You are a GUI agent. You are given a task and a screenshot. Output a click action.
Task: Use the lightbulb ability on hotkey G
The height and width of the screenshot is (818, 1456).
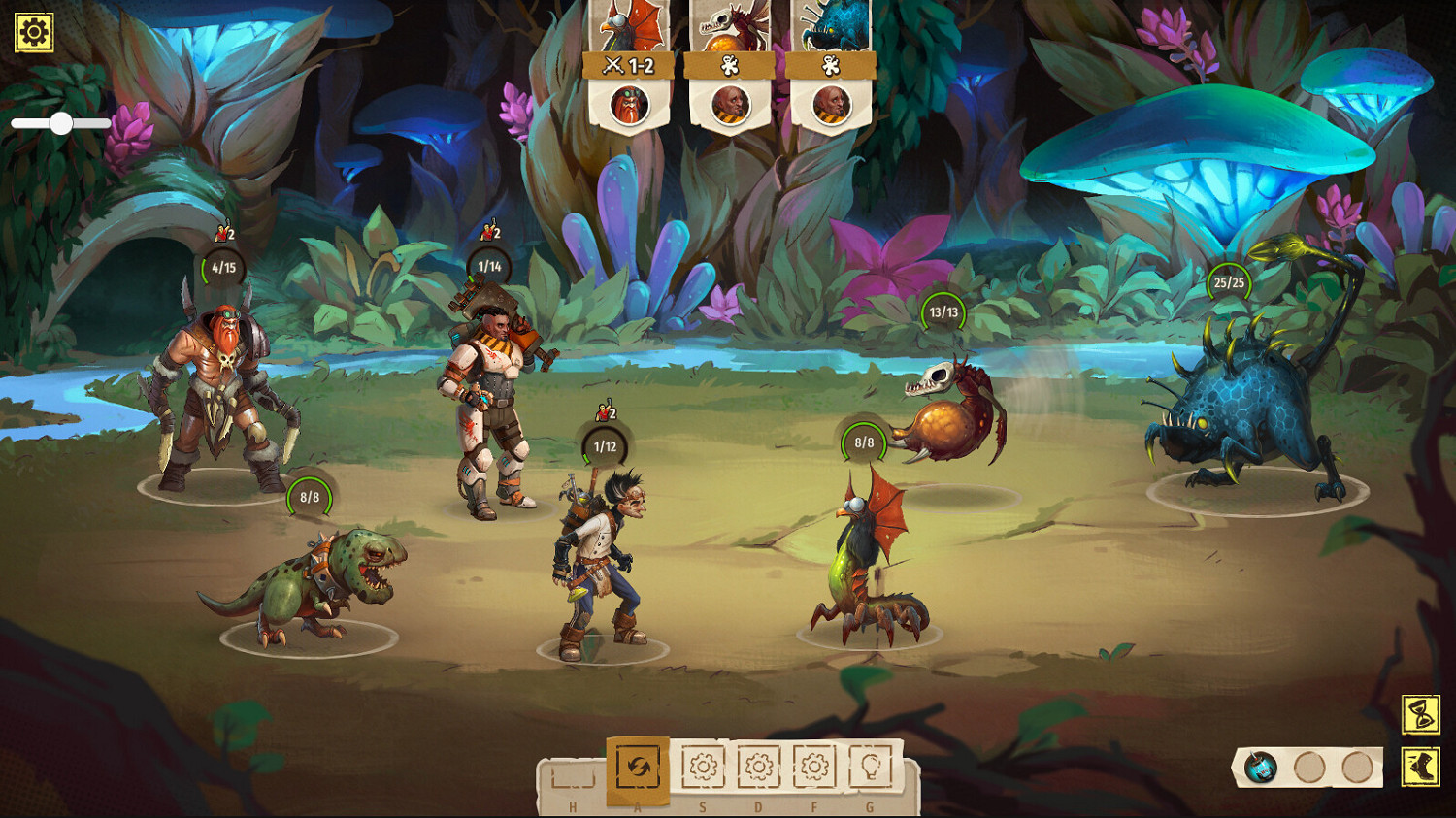tap(872, 766)
